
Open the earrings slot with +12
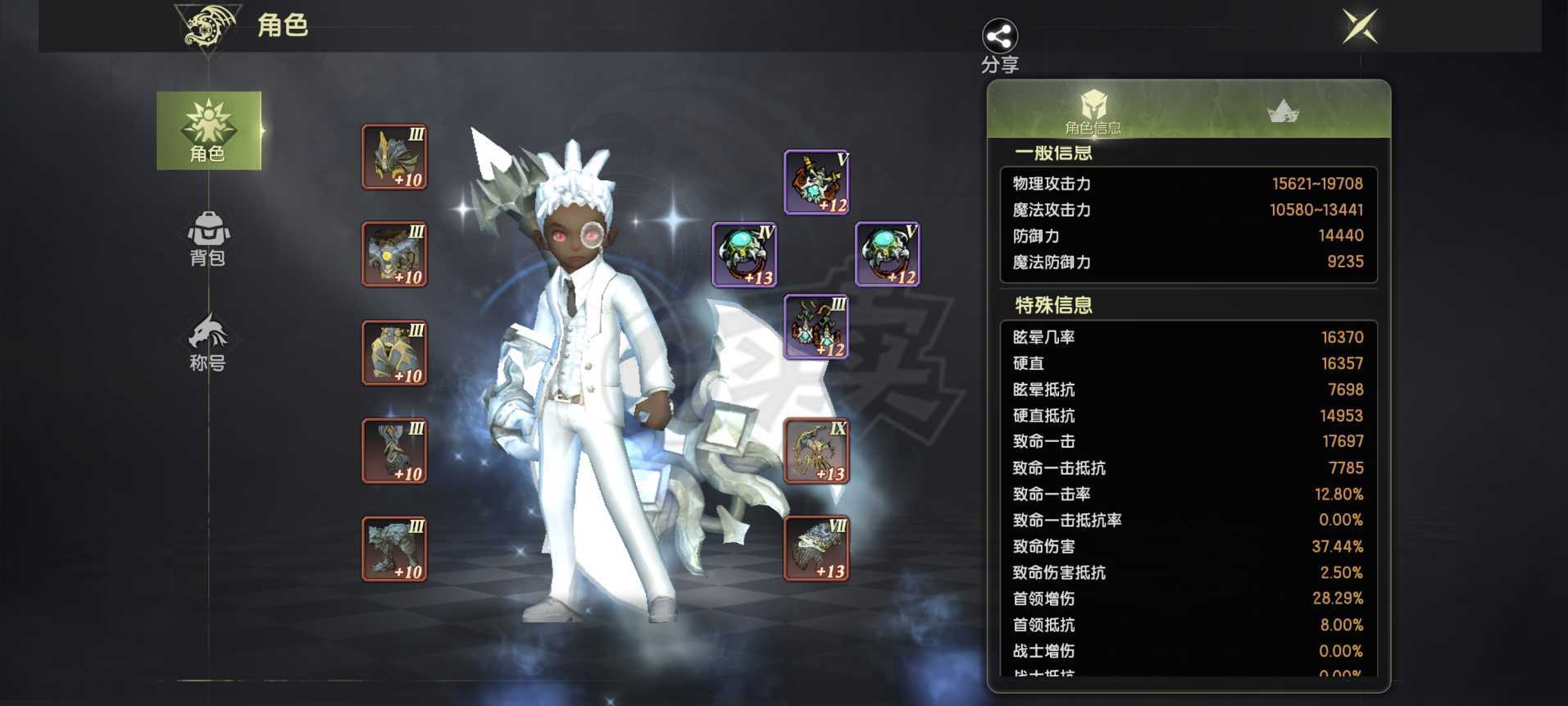tap(816, 327)
